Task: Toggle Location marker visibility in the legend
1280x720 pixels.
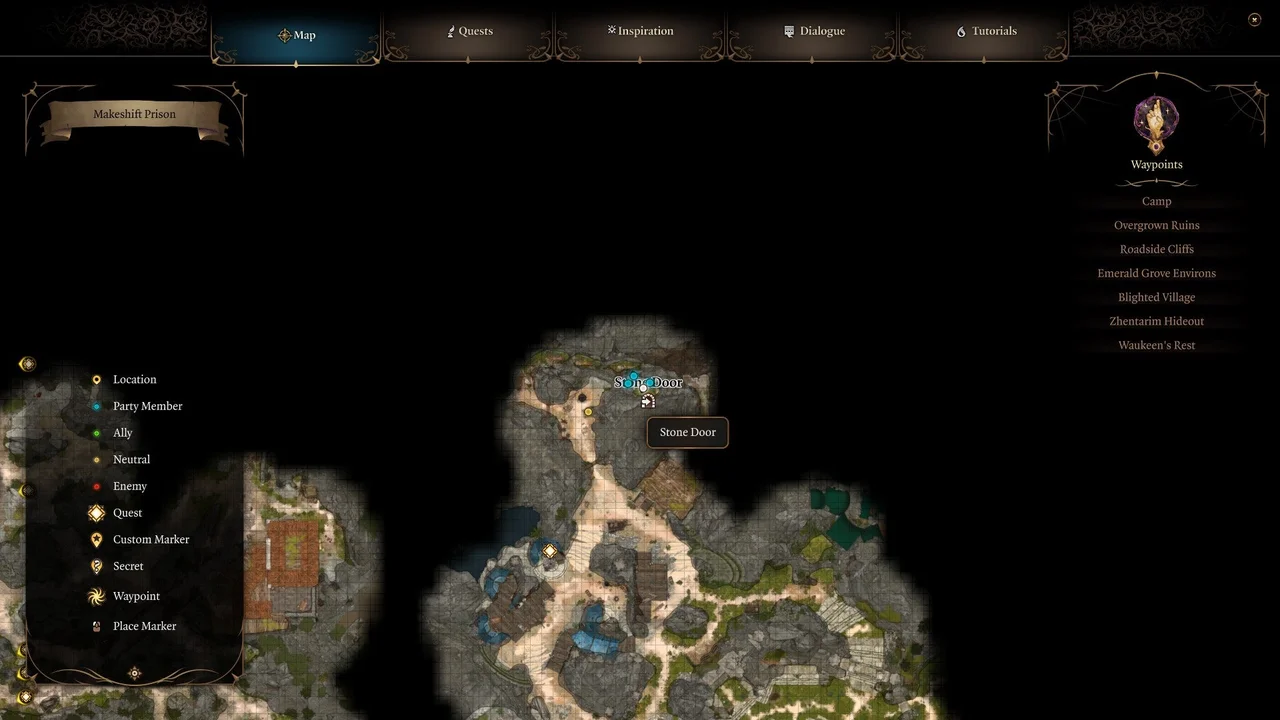Action: (96, 379)
